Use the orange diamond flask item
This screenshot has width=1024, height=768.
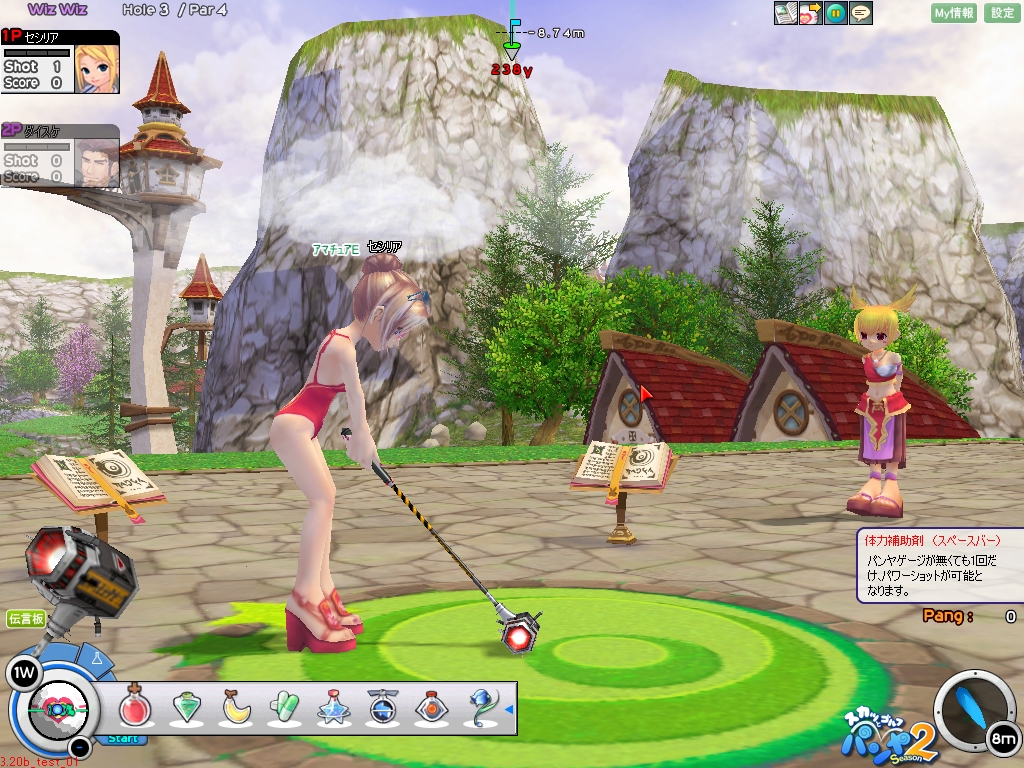pyautogui.click(x=432, y=708)
